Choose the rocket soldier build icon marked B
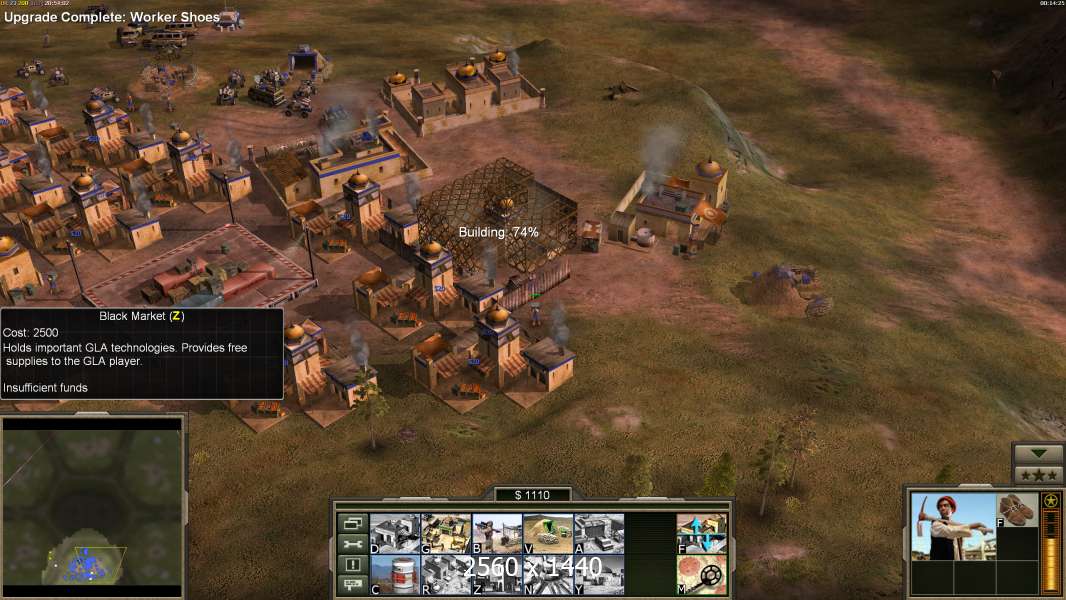 click(x=497, y=534)
